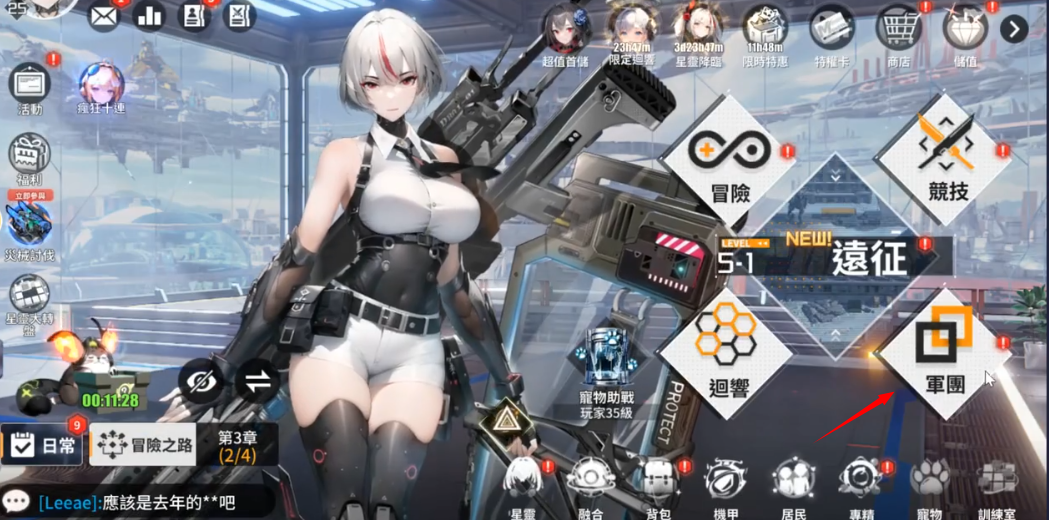The width and height of the screenshot is (1049, 520).
Task: Open the 日常 daily tasks button
Action: (x=43, y=446)
